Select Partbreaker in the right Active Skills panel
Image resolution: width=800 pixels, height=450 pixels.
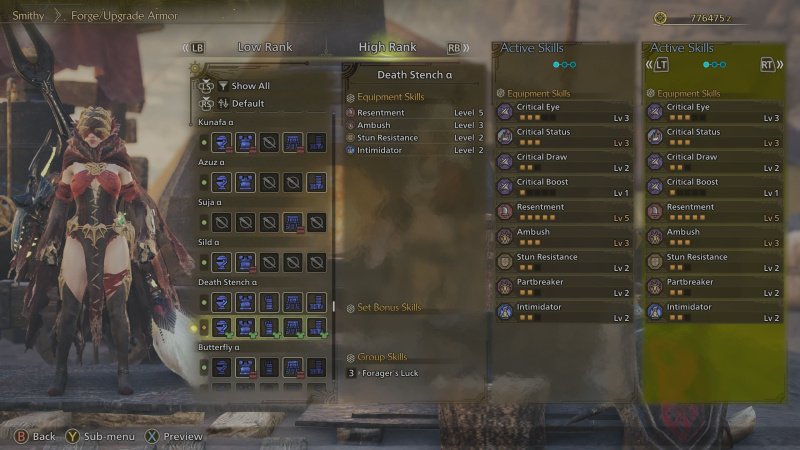click(714, 287)
